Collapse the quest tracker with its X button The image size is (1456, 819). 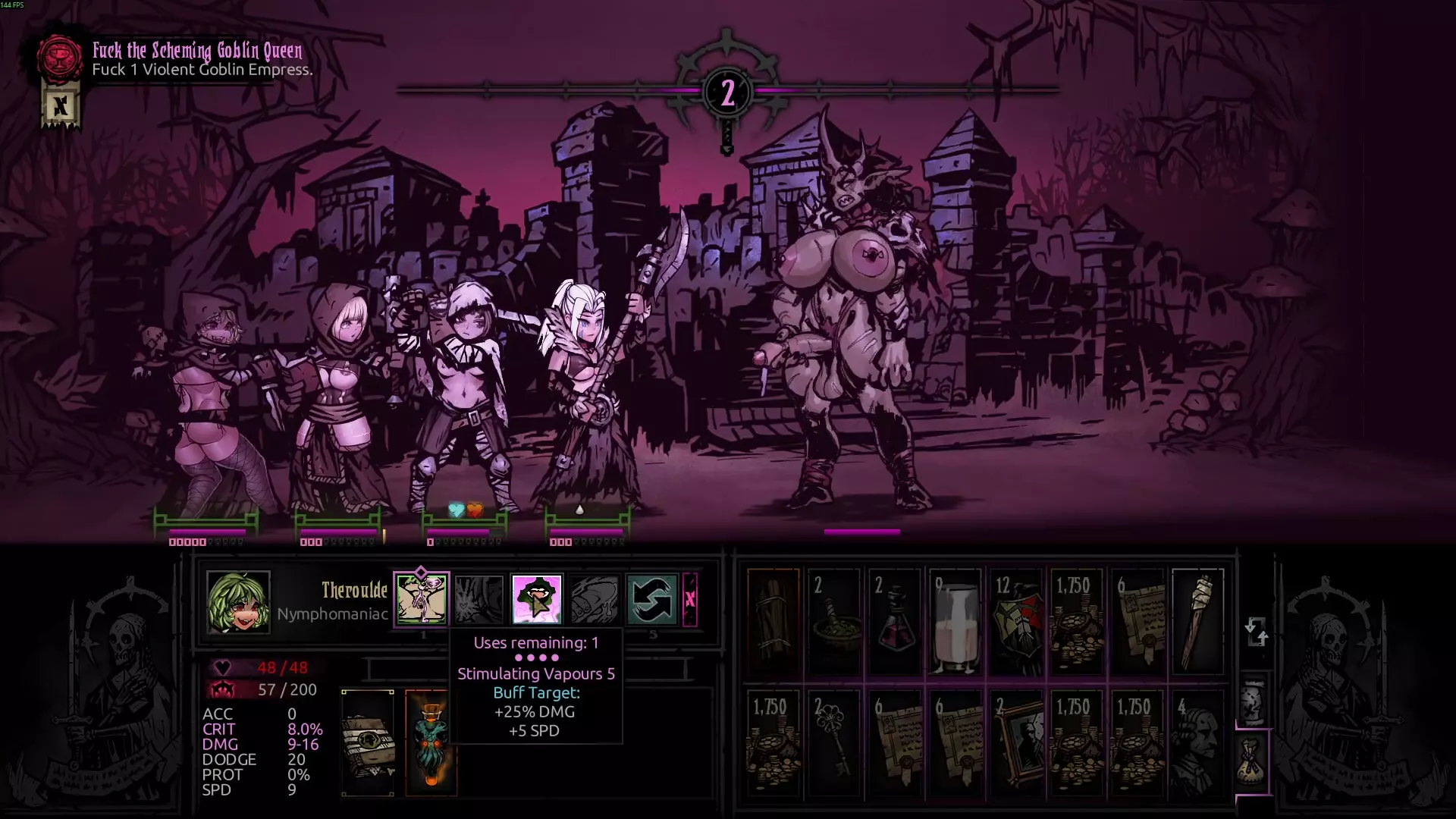[x=60, y=106]
